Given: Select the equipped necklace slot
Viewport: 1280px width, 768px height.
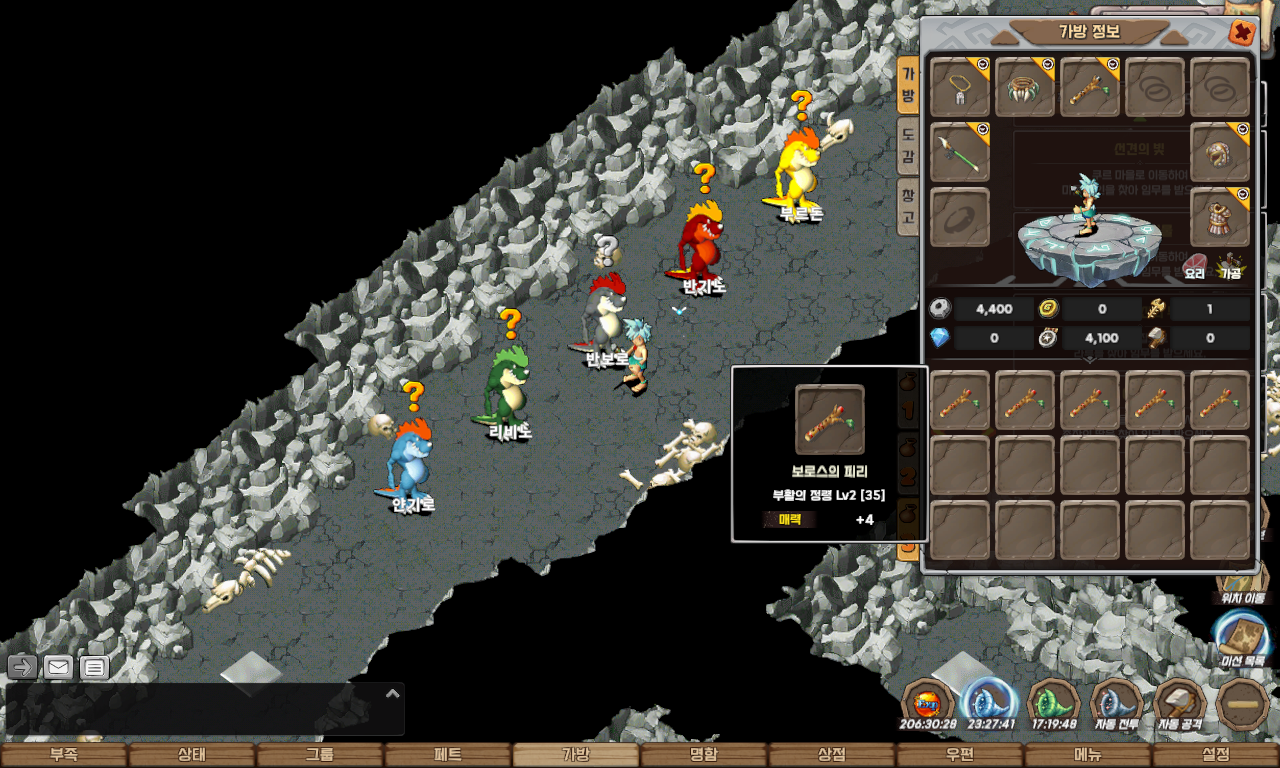Looking at the screenshot, I should [960, 88].
